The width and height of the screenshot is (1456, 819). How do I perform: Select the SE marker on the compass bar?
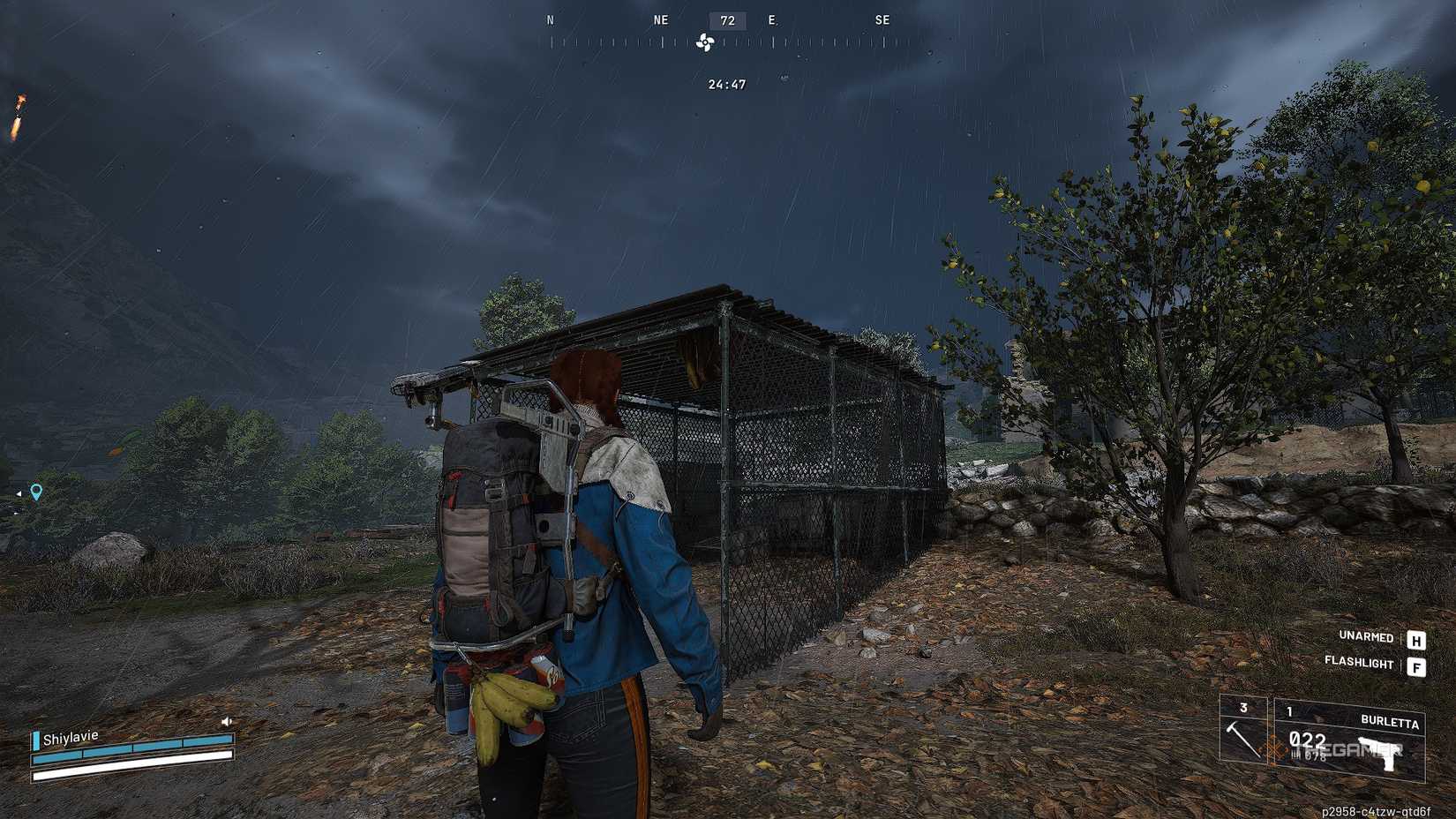(x=881, y=19)
